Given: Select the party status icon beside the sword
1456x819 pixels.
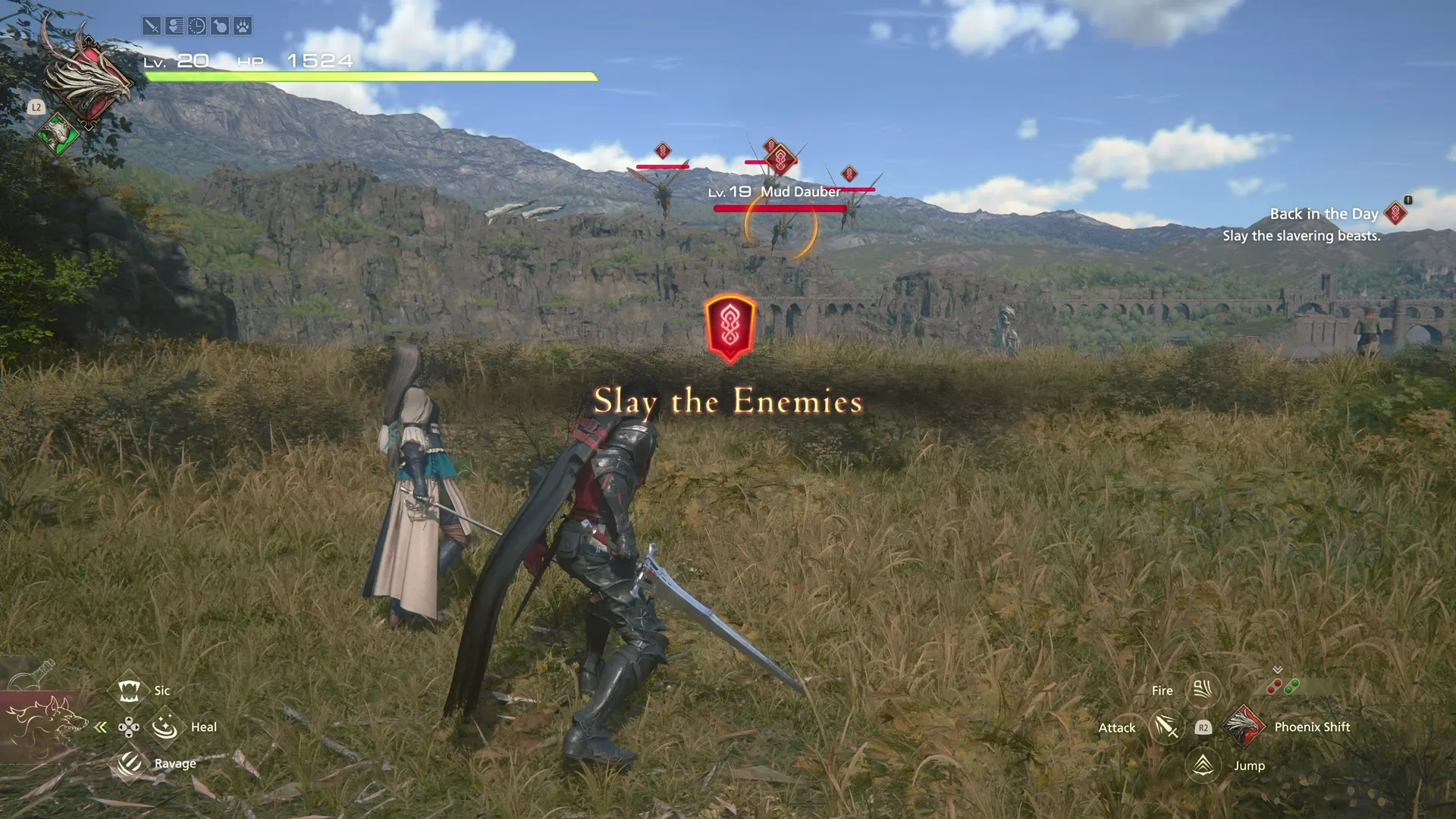Looking at the screenshot, I should pyautogui.click(x=174, y=26).
